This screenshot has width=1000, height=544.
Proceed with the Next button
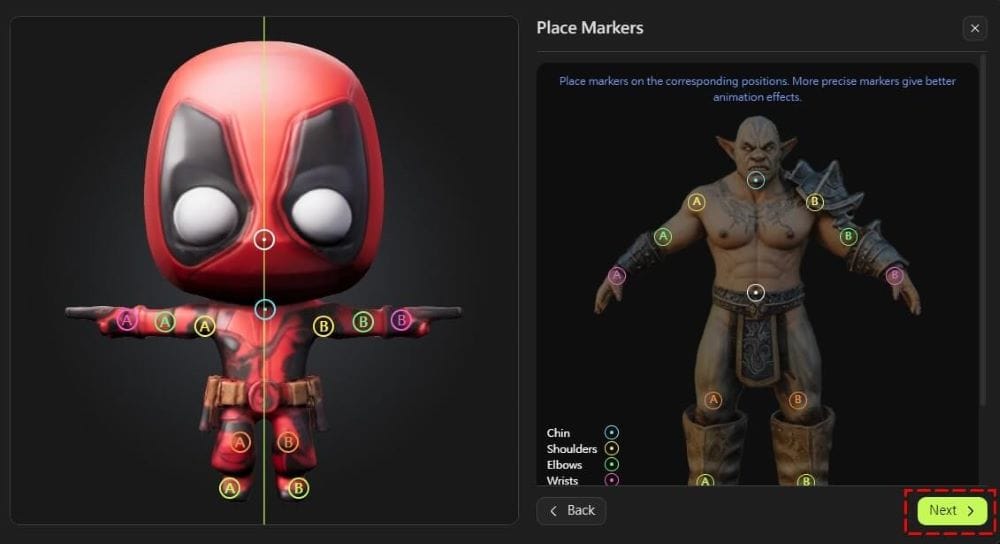click(951, 511)
